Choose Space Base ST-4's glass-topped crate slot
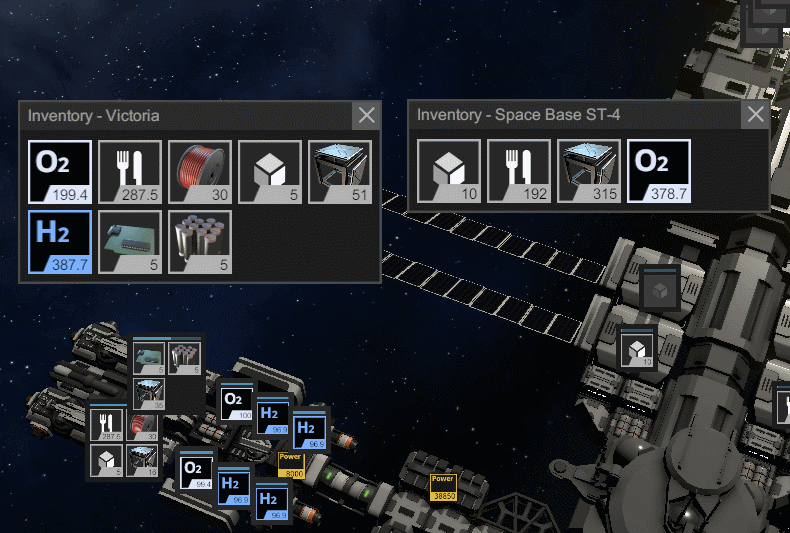 [589, 171]
